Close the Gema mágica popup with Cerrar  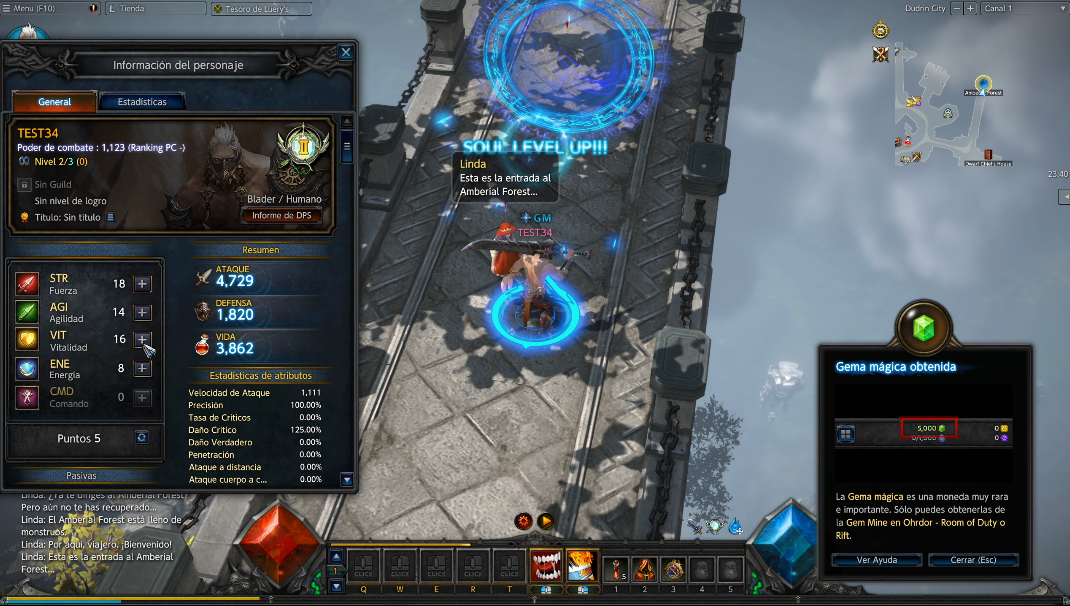tap(972, 560)
